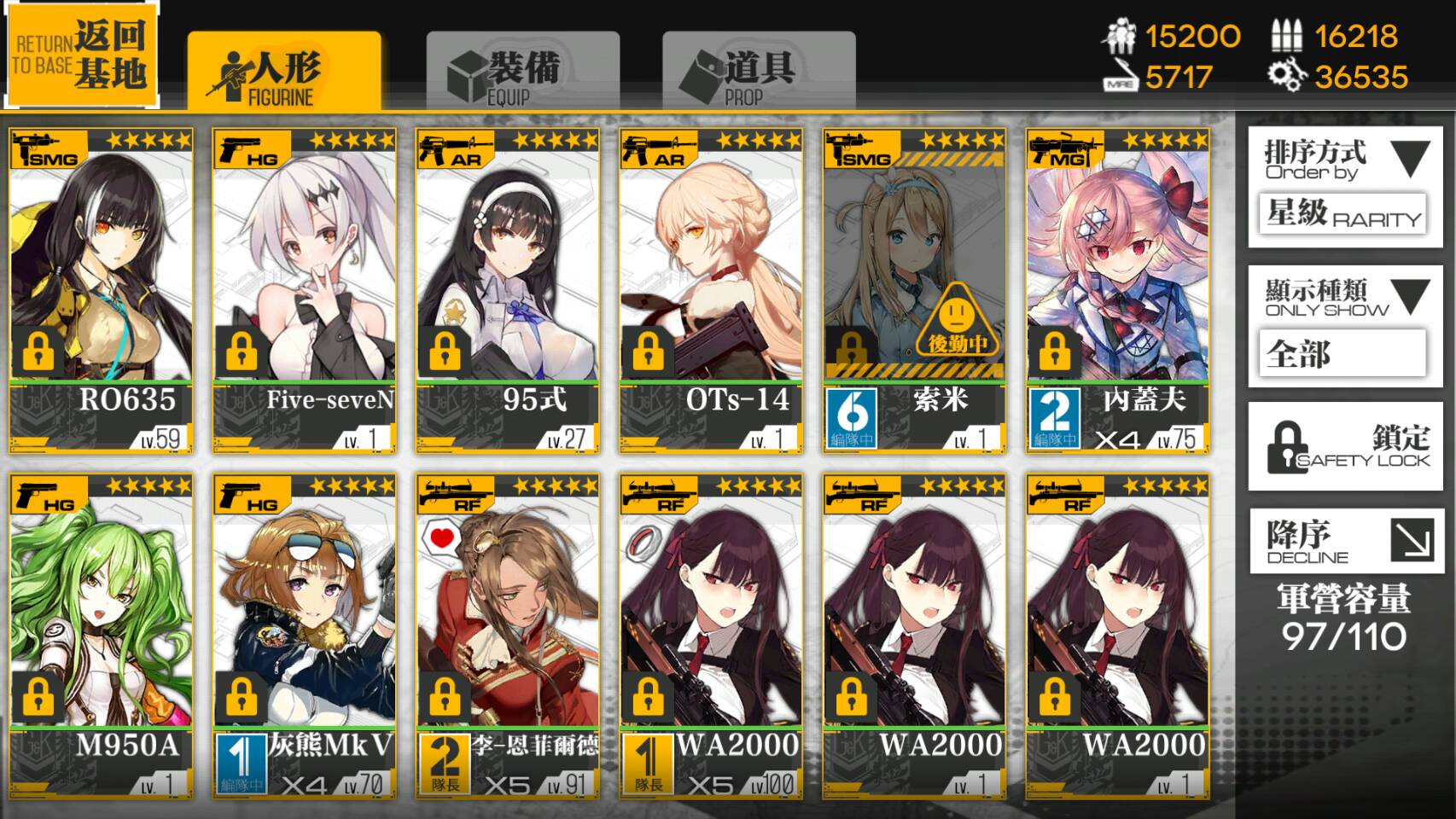This screenshot has height=819, width=1456.
Task: Toggle the Decline sort order button
Action: tap(1345, 541)
